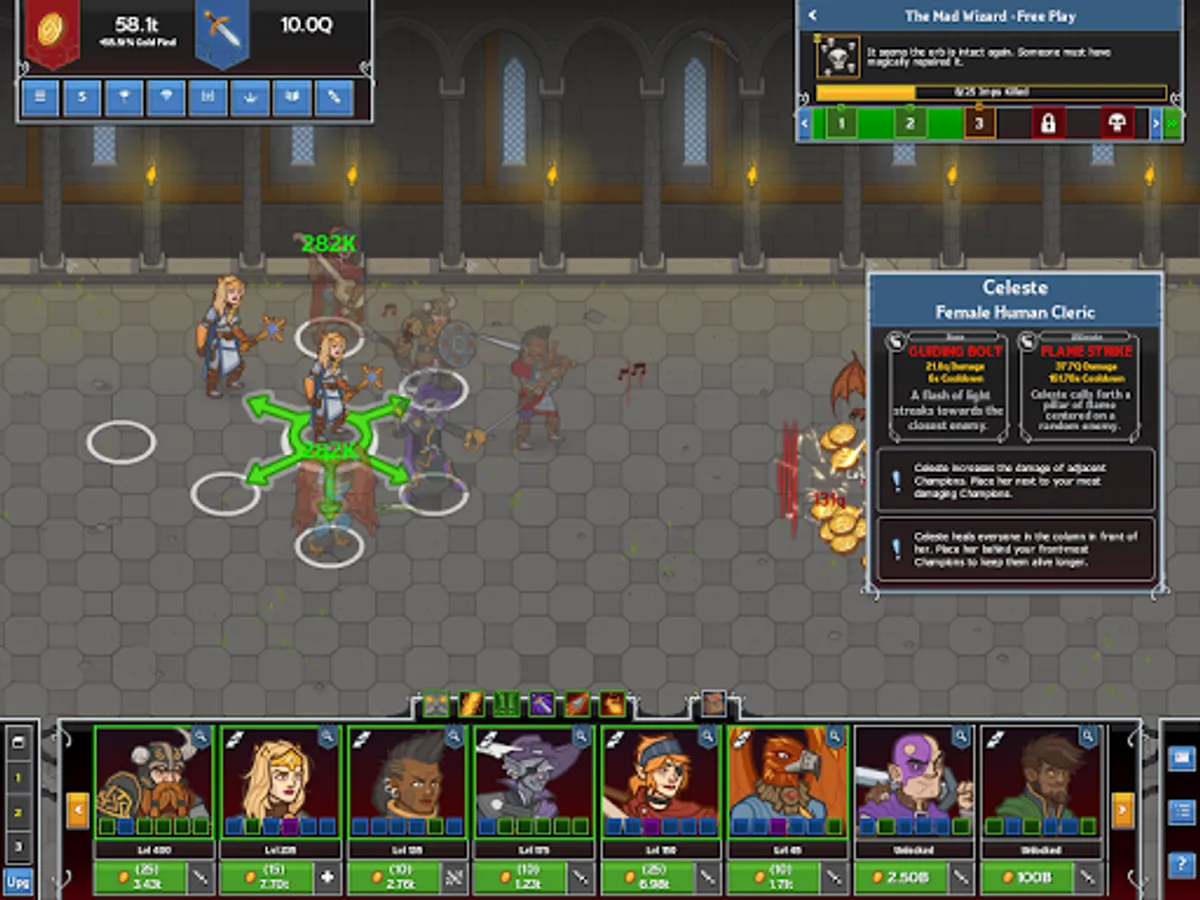Screen dimensions: 1200x900
Task: Inspect the griffon champion with magnifier
Action: tap(836, 738)
